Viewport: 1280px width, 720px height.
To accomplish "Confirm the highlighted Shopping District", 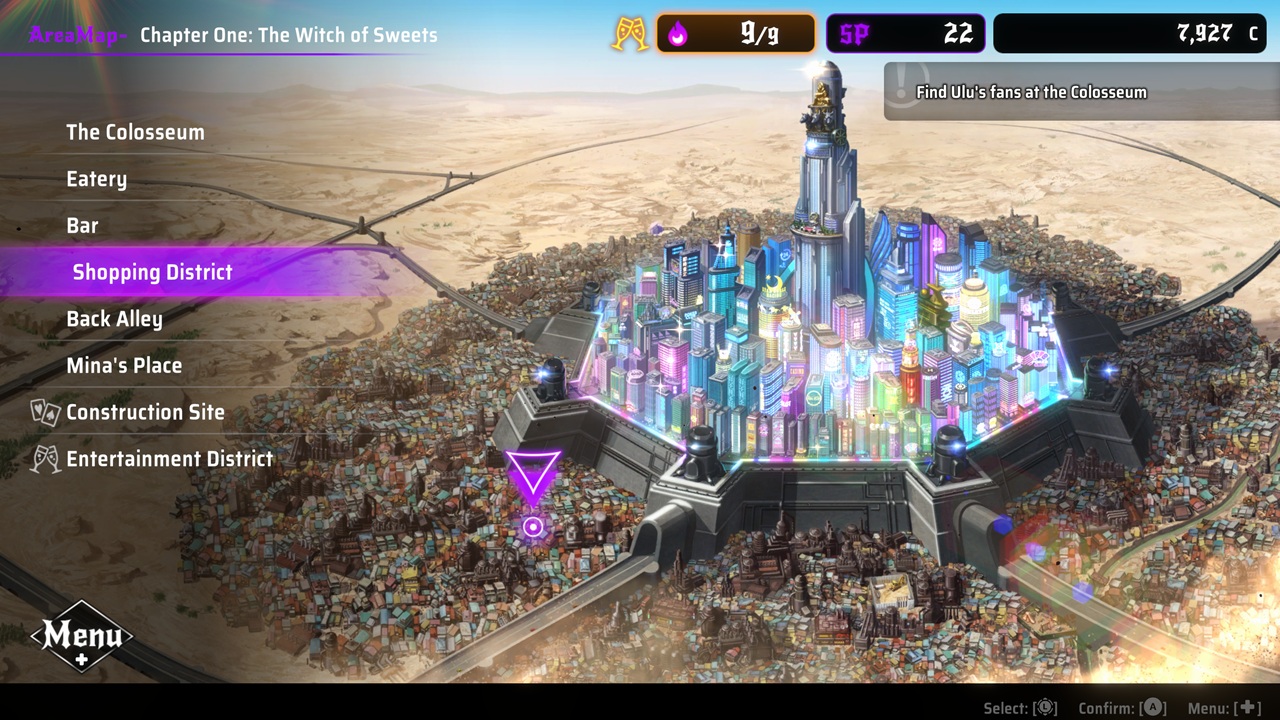I will [x=152, y=271].
